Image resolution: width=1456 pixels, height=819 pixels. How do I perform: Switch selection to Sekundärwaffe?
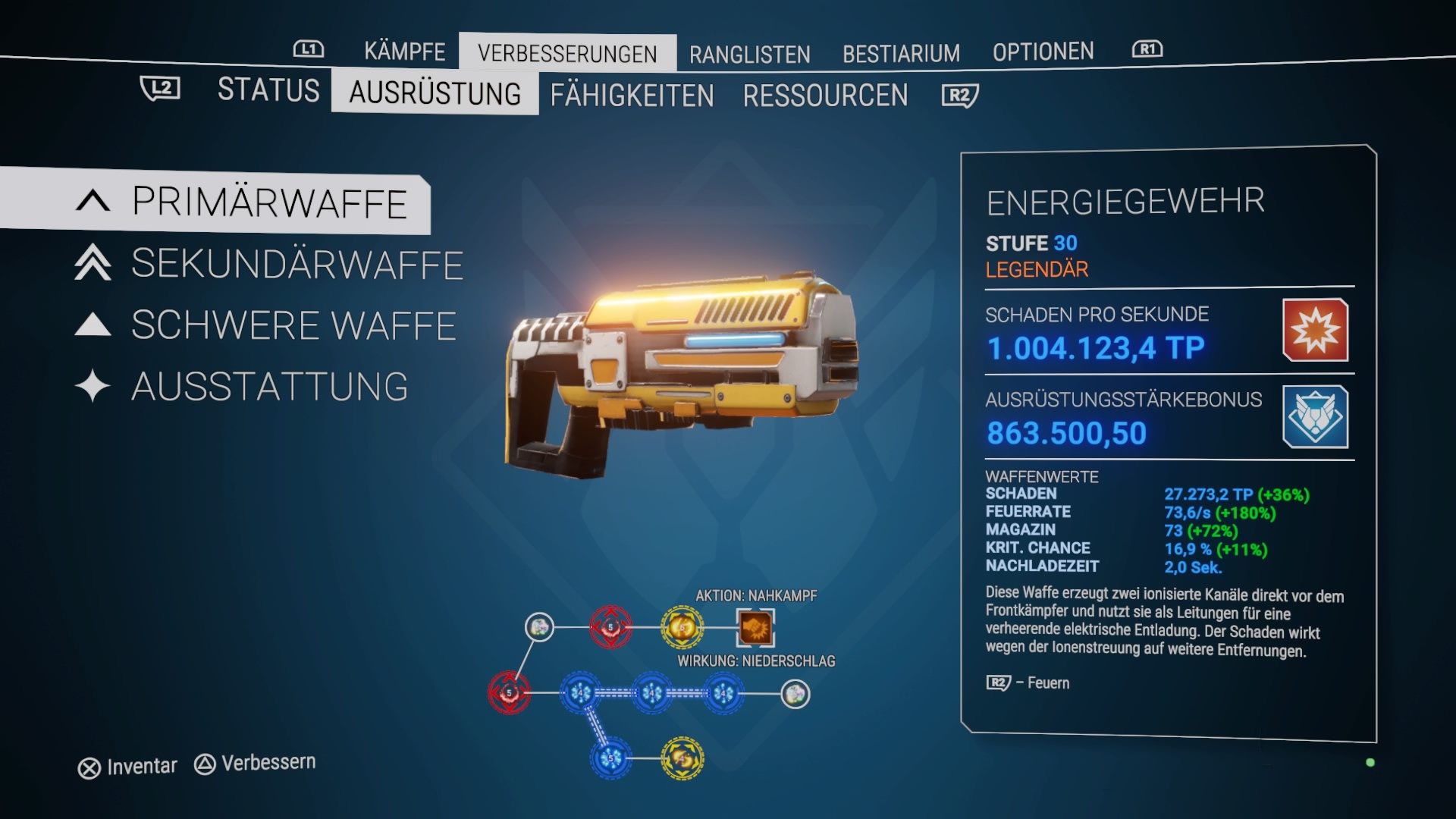[x=296, y=265]
